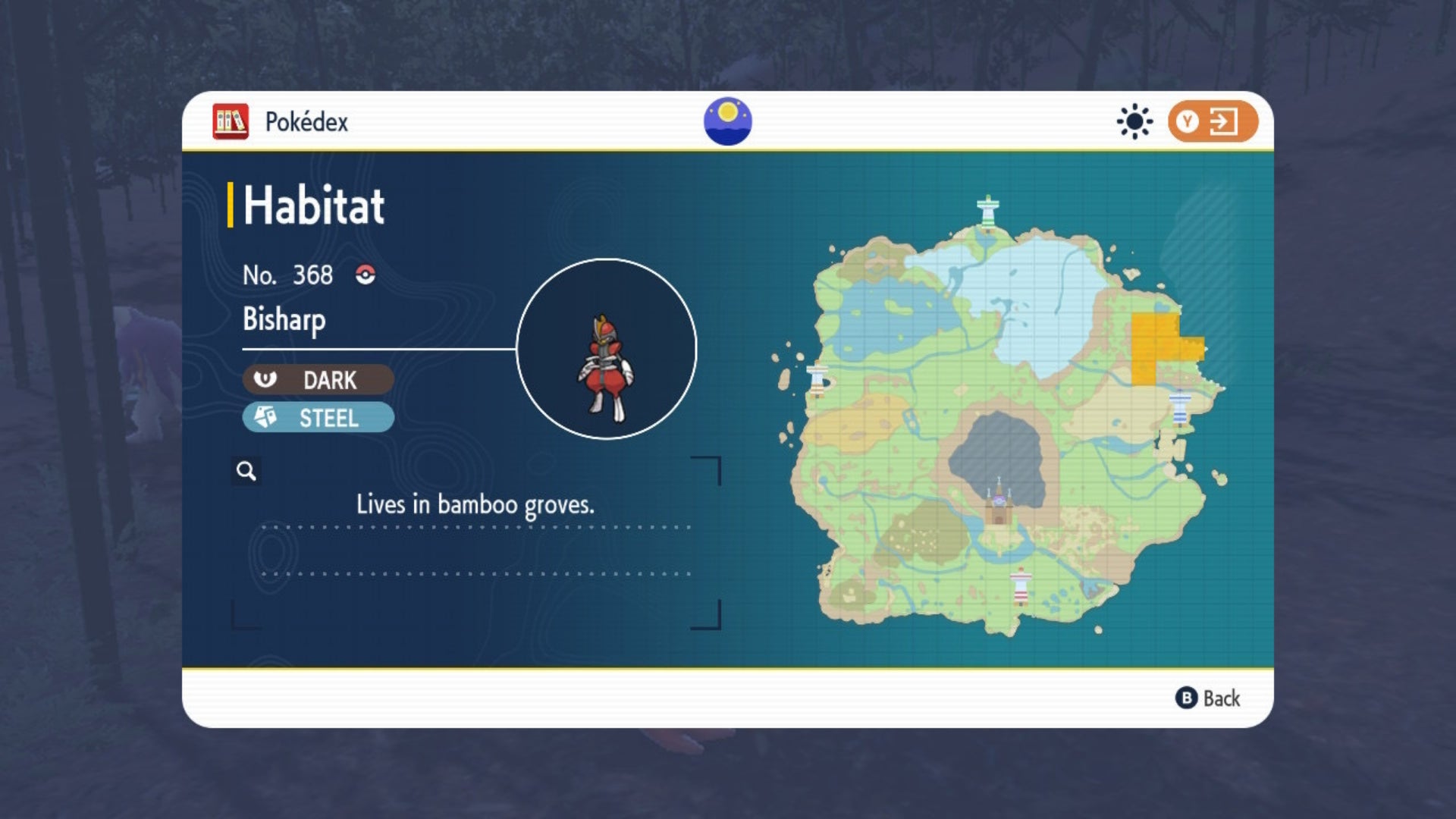
Task: Click the Pokédex title label
Action: point(306,121)
